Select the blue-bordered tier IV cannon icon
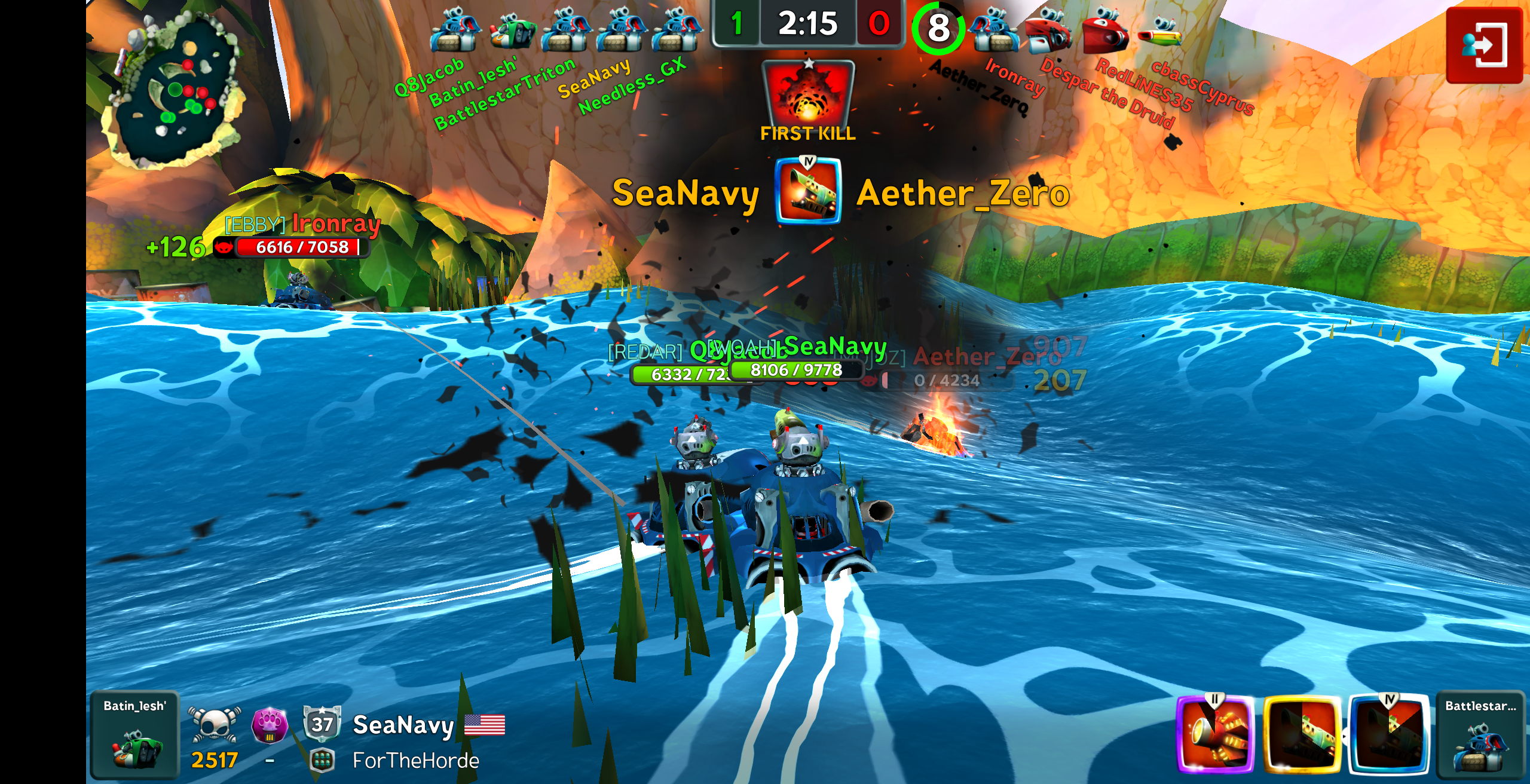The height and width of the screenshot is (784, 1530). tap(1389, 734)
